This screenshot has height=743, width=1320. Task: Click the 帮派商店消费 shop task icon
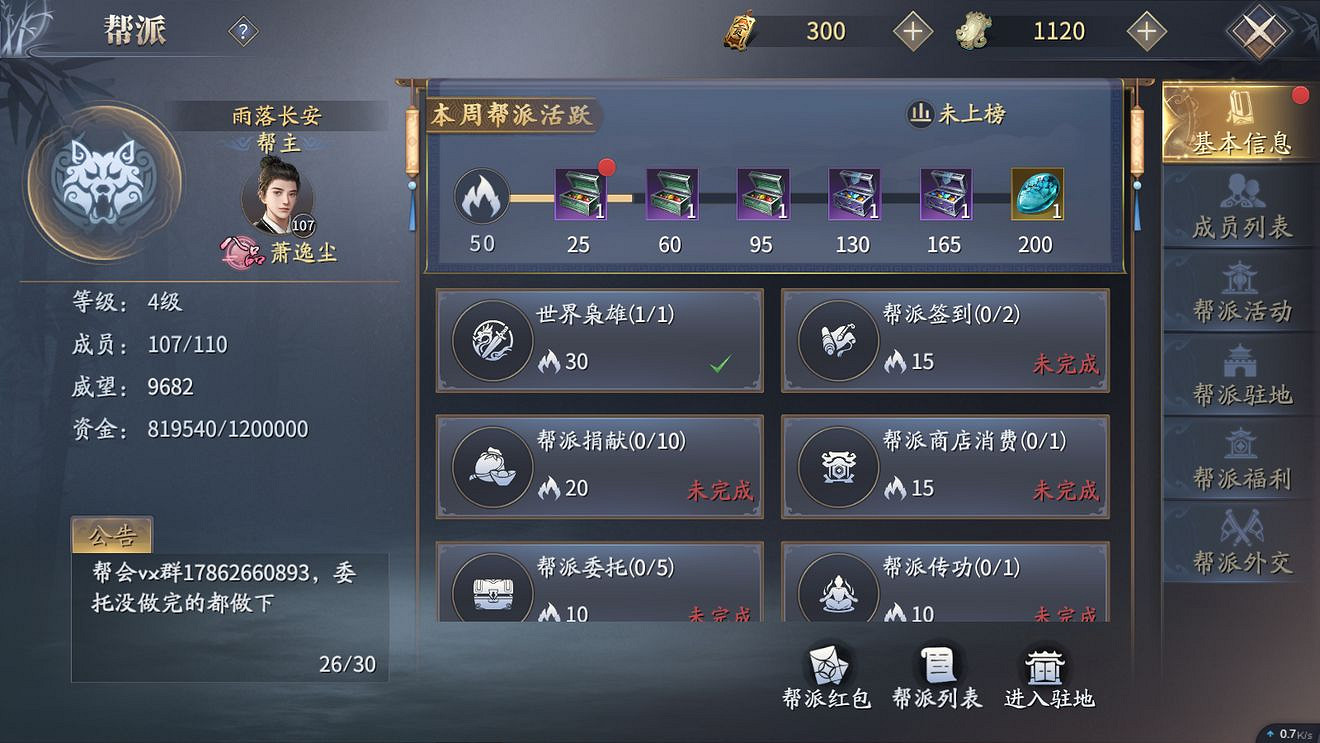[x=839, y=466]
